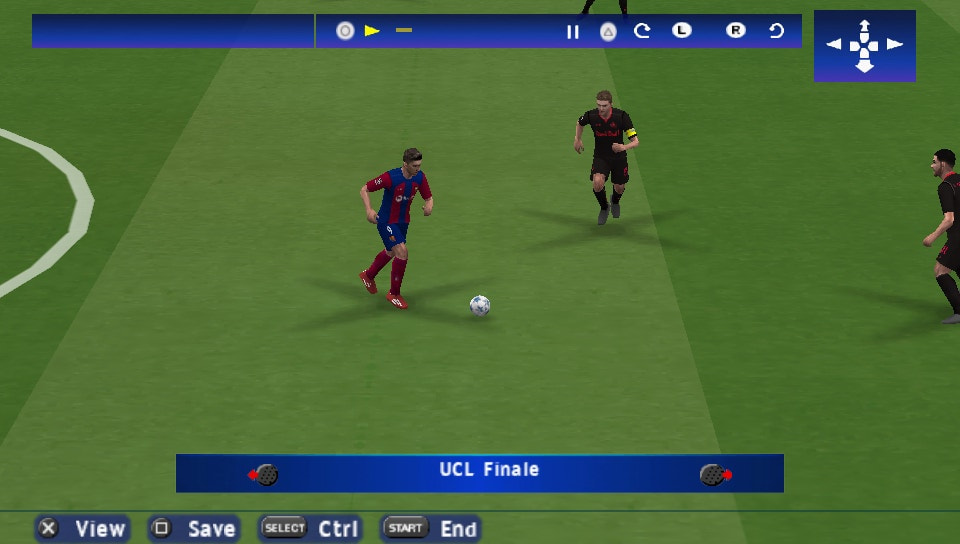Rotate camera with the clockwise arrow icon
The height and width of the screenshot is (544, 960).
pyautogui.click(x=642, y=31)
